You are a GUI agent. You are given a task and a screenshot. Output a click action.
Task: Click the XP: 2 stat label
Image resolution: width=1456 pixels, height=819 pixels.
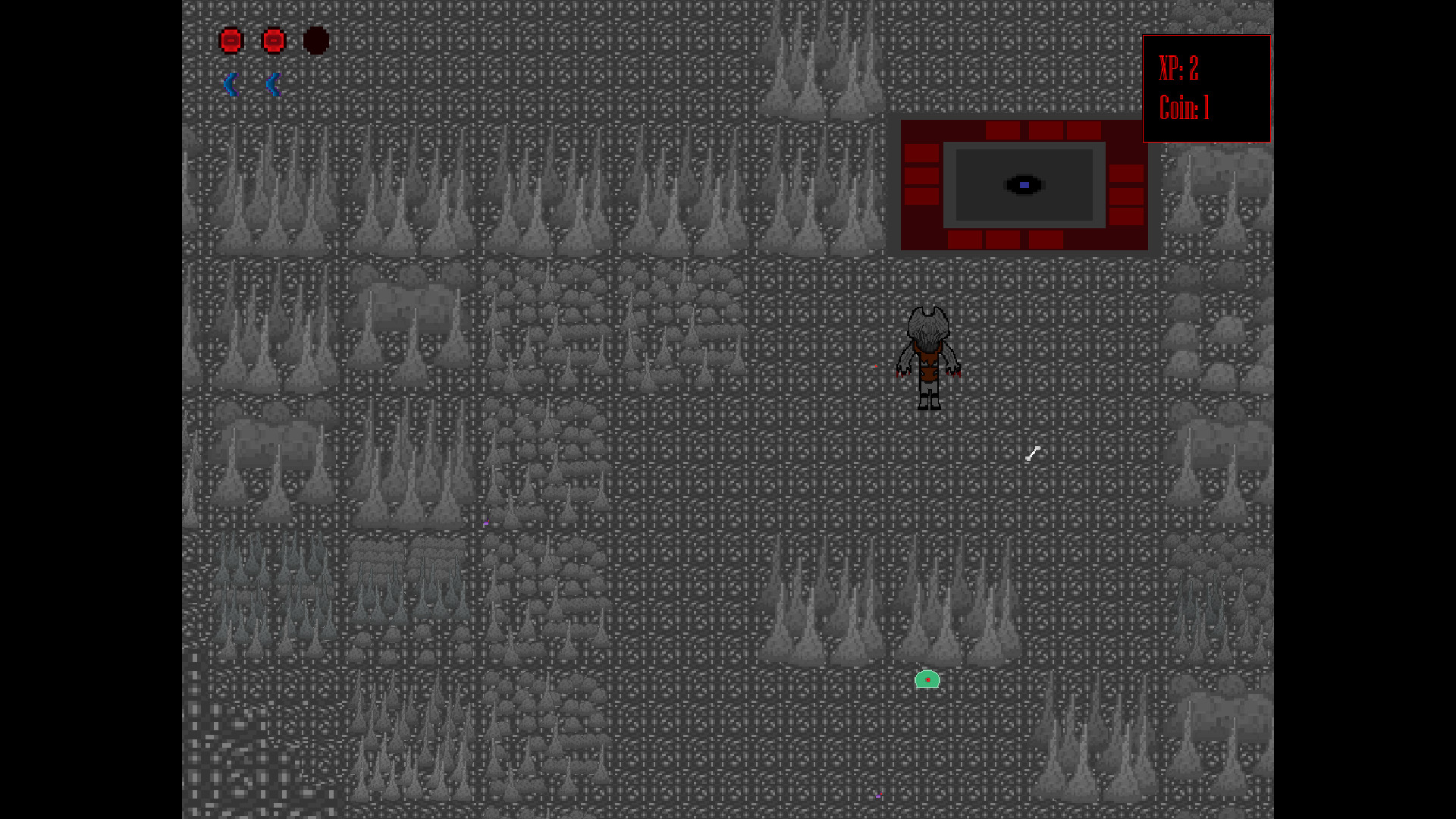coord(1179,73)
